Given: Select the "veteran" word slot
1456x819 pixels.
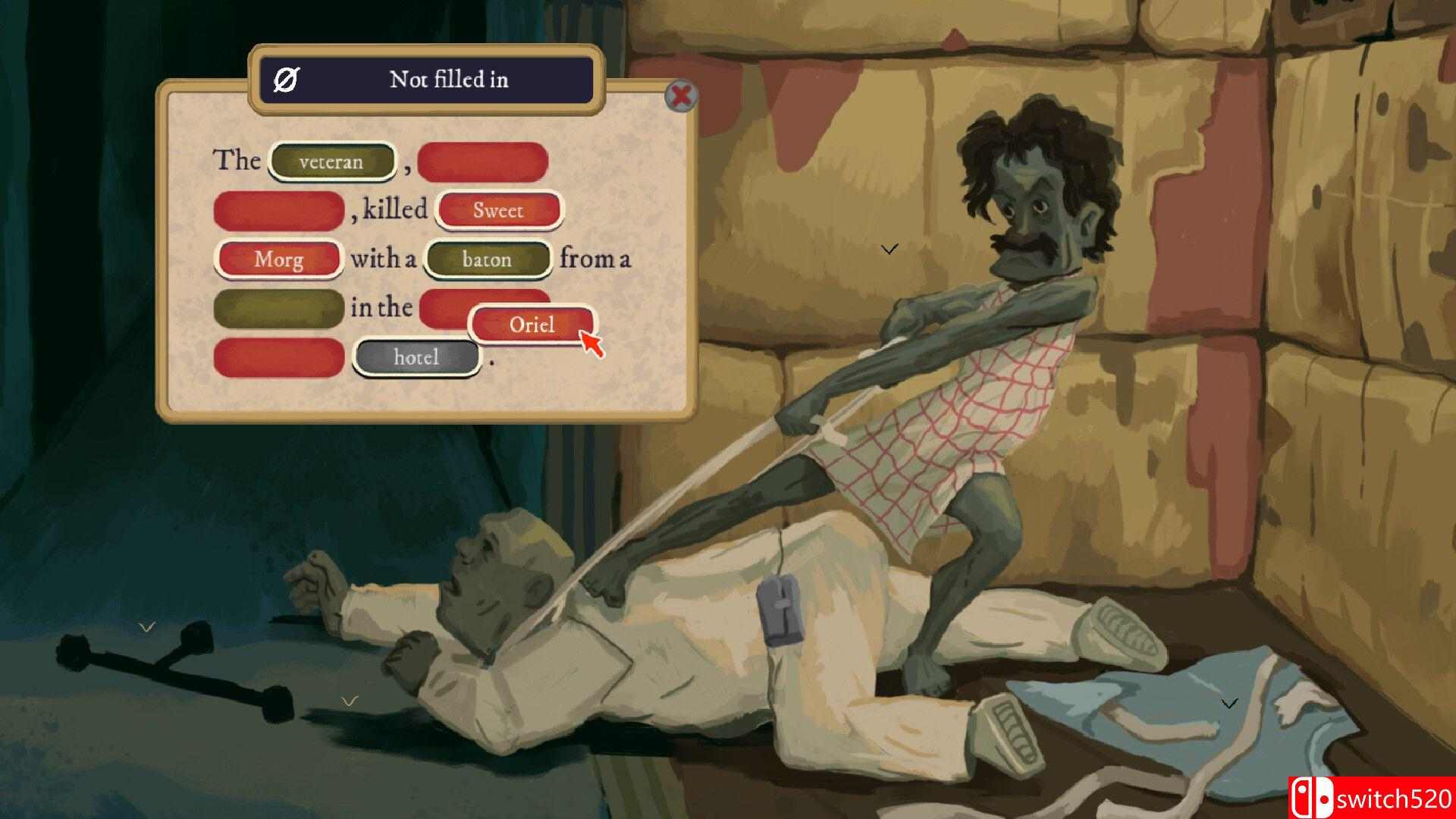Looking at the screenshot, I should pos(331,161).
